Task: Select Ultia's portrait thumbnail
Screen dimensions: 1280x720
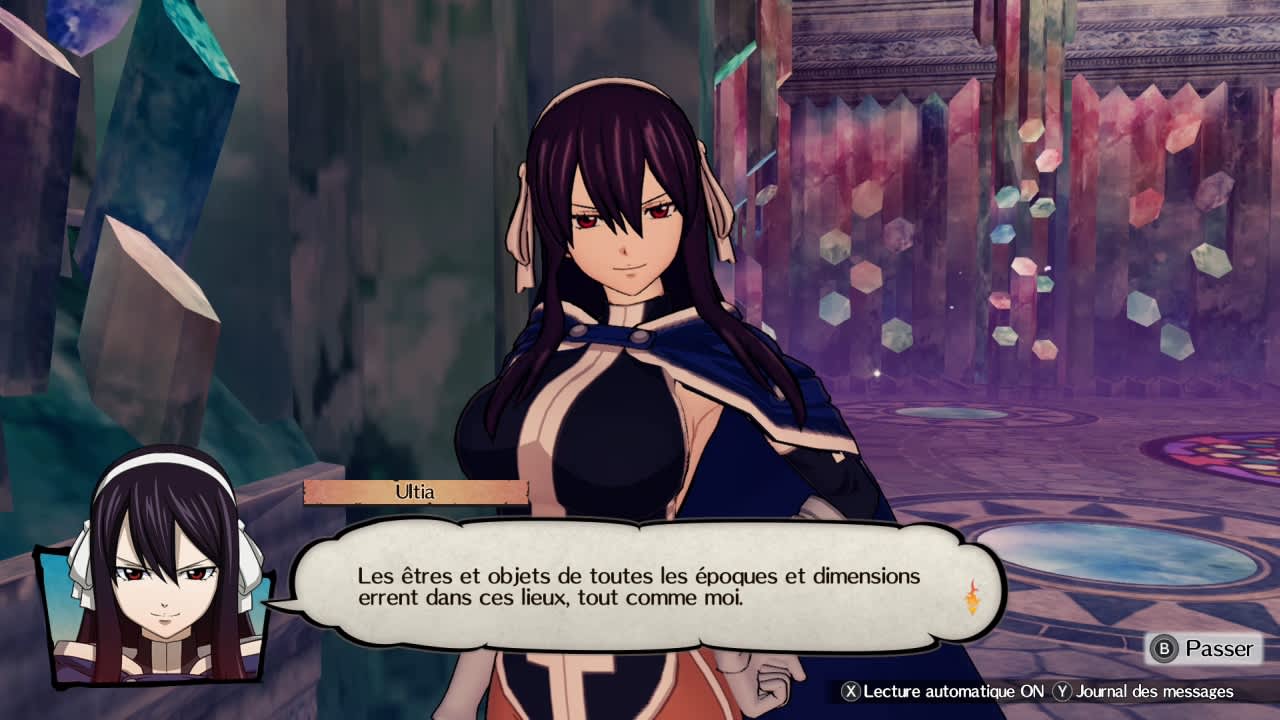Action: [150, 595]
